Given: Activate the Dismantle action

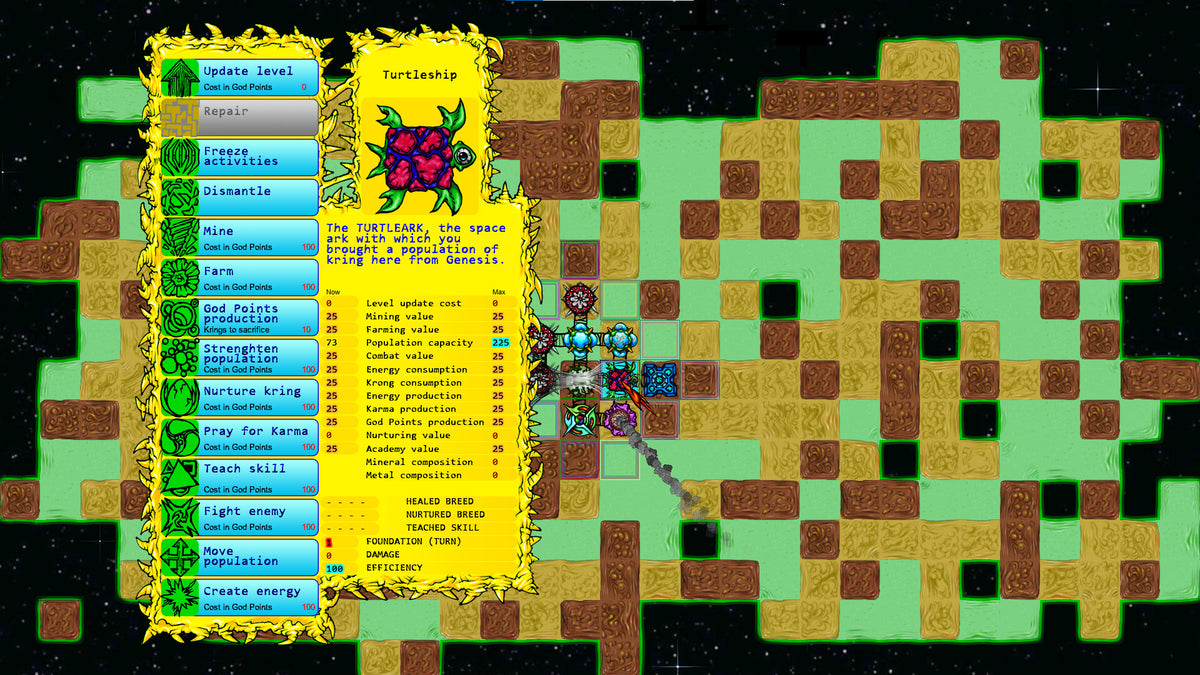Looking at the screenshot, I should coord(240,197).
